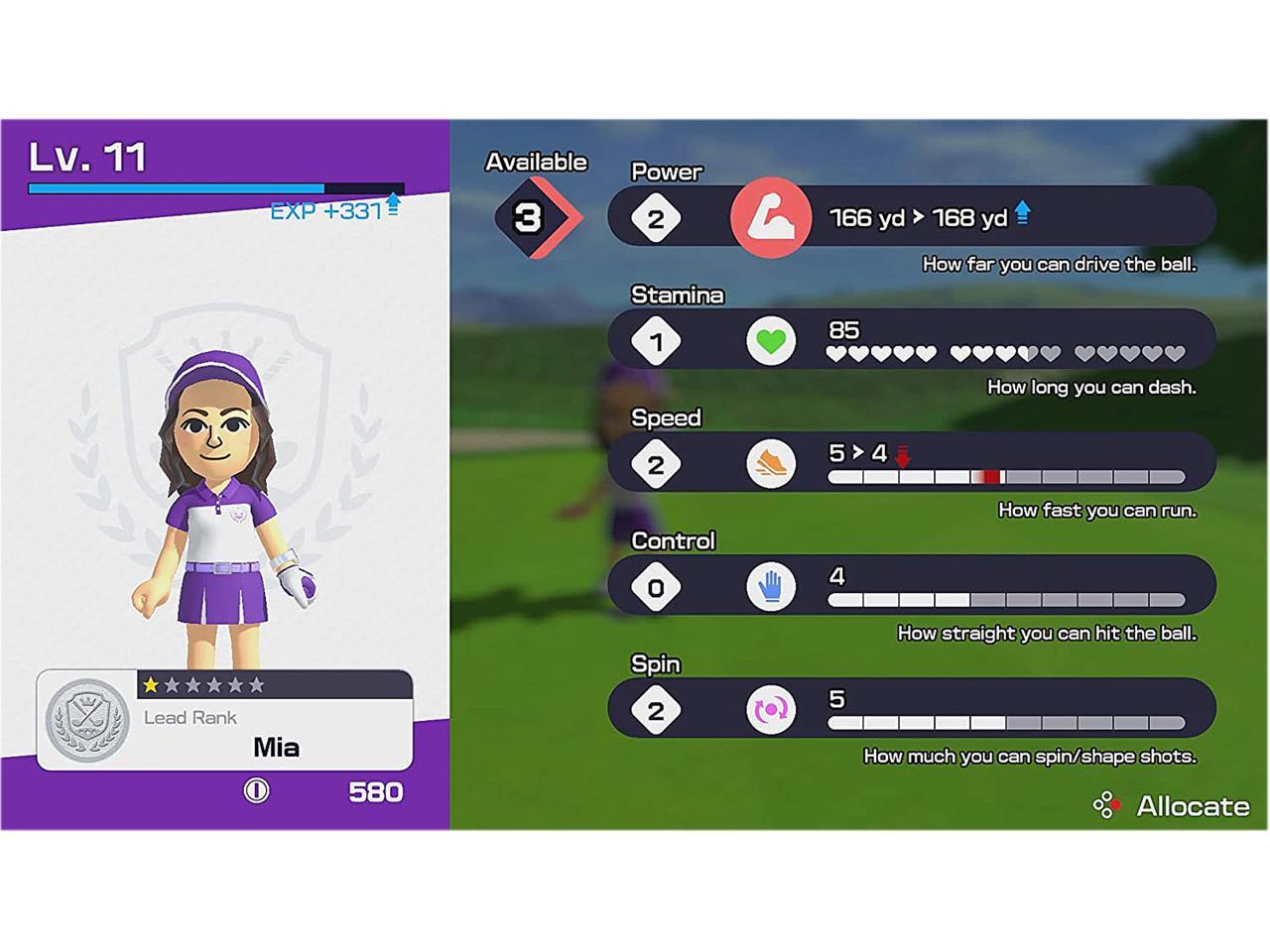This screenshot has height=952, width=1270.
Task: Click the green heart Stamina icon
Action: click(771, 341)
